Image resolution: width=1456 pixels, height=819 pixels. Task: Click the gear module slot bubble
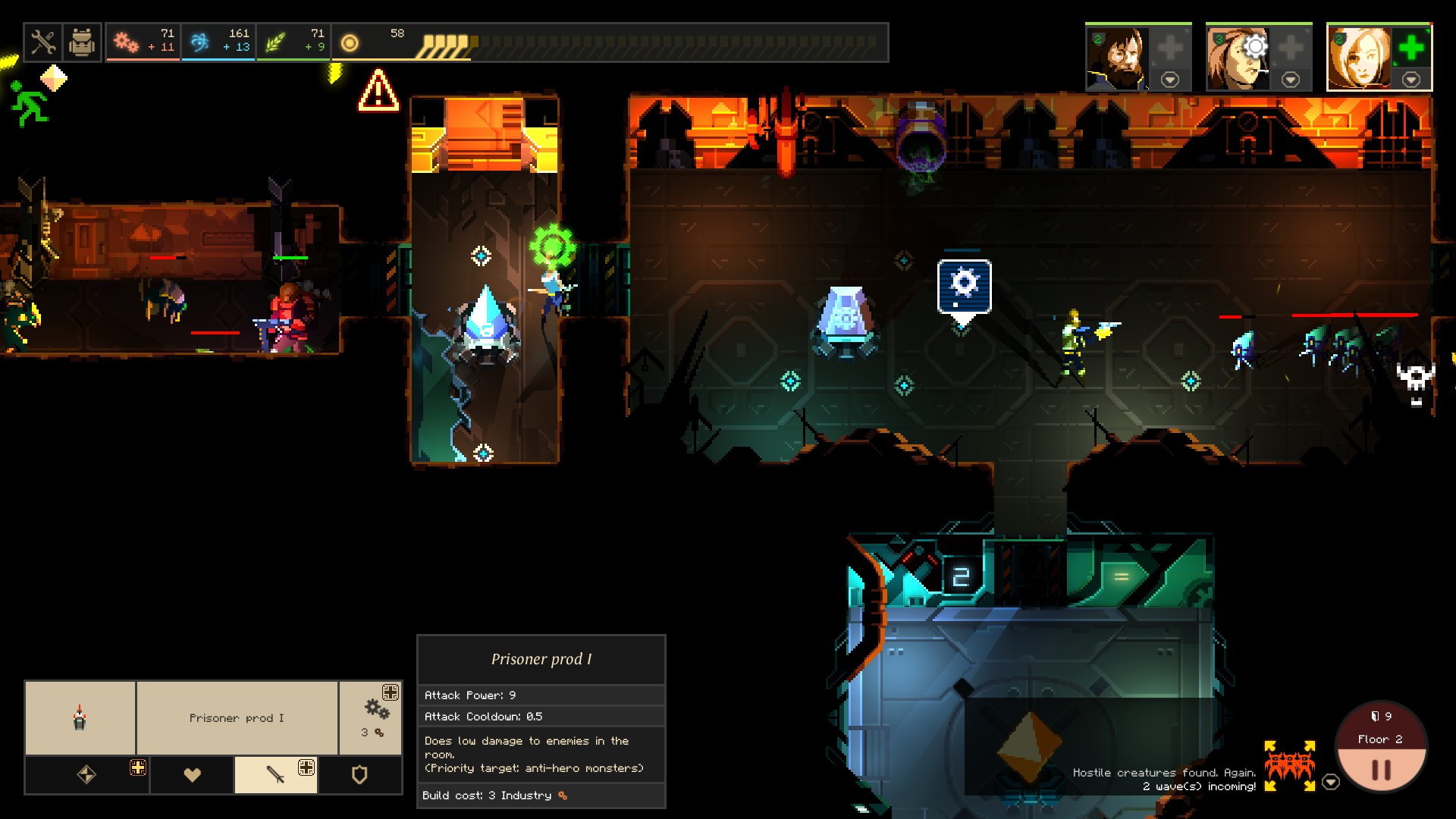[x=964, y=285]
